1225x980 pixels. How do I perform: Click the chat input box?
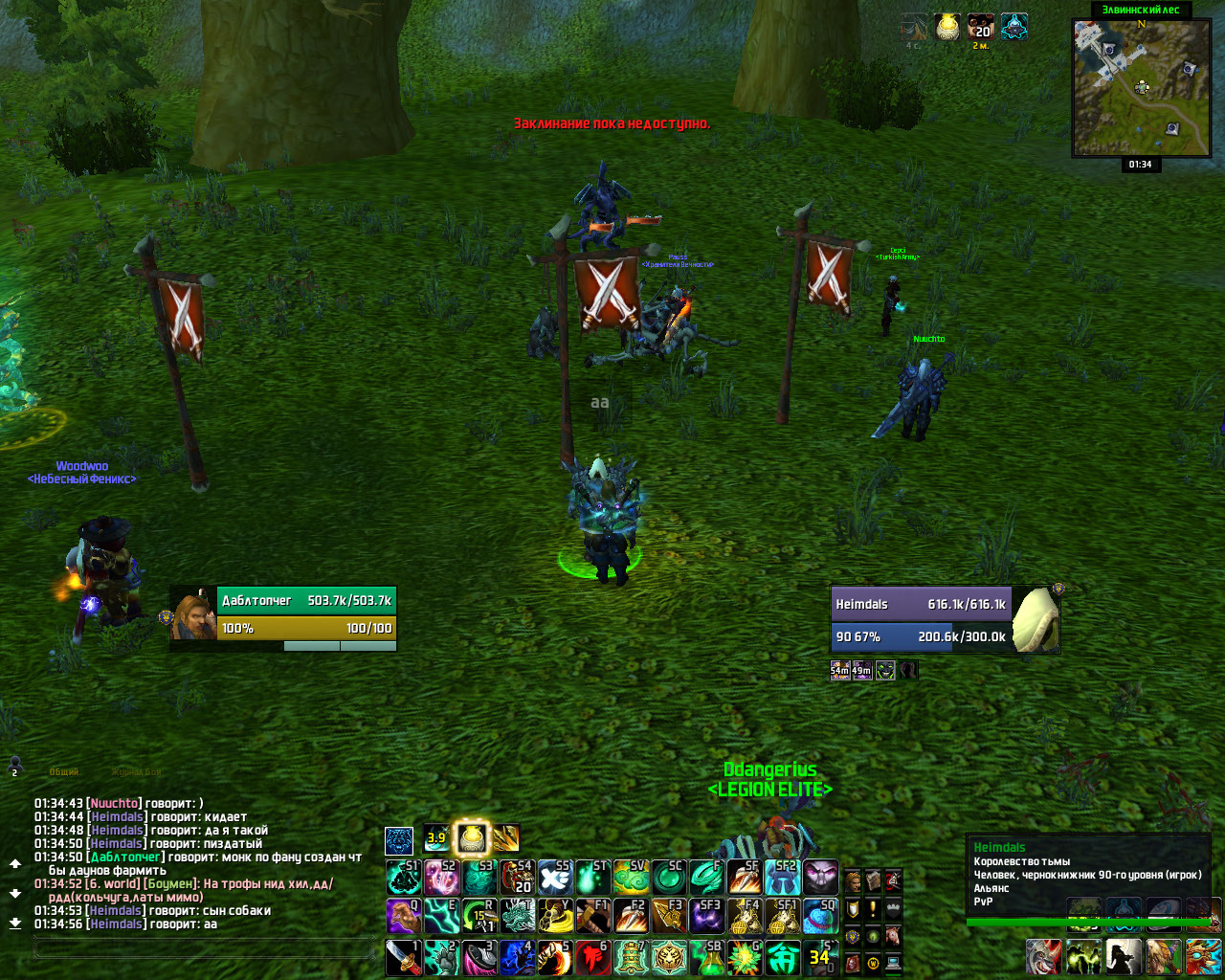pyautogui.click(x=203, y=948)
